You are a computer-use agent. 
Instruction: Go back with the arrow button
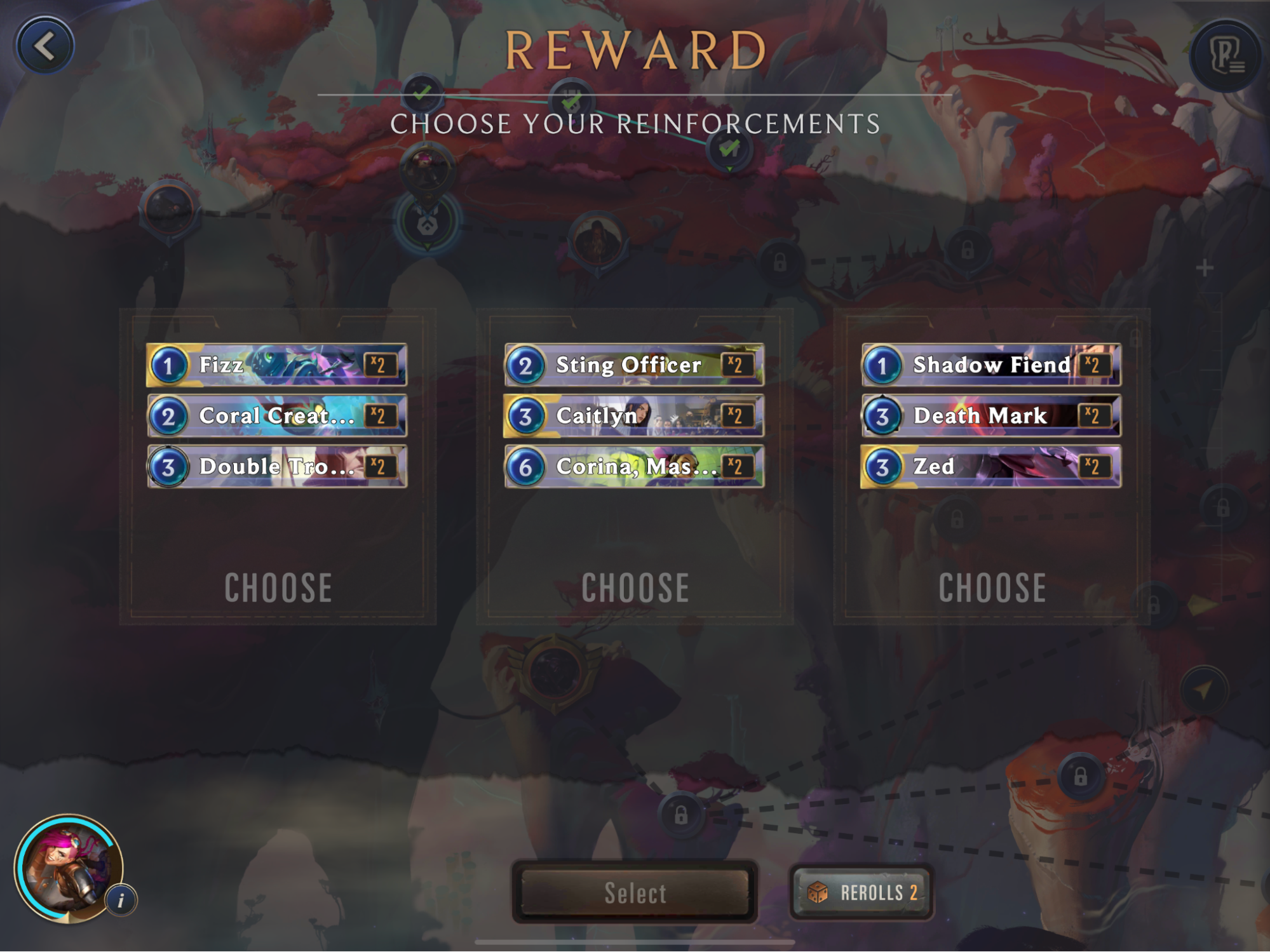pyautogui.click(x=44, y=46)
